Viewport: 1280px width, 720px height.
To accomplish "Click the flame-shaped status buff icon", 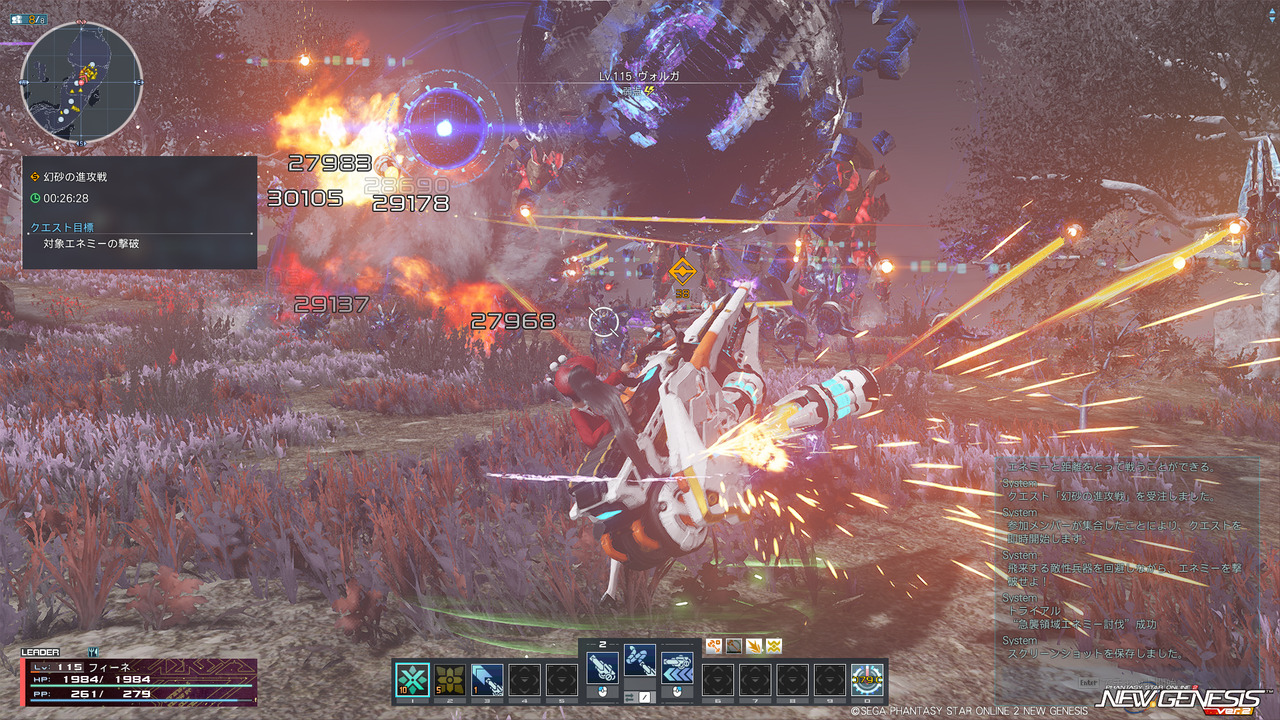I will tap(754, 646).
